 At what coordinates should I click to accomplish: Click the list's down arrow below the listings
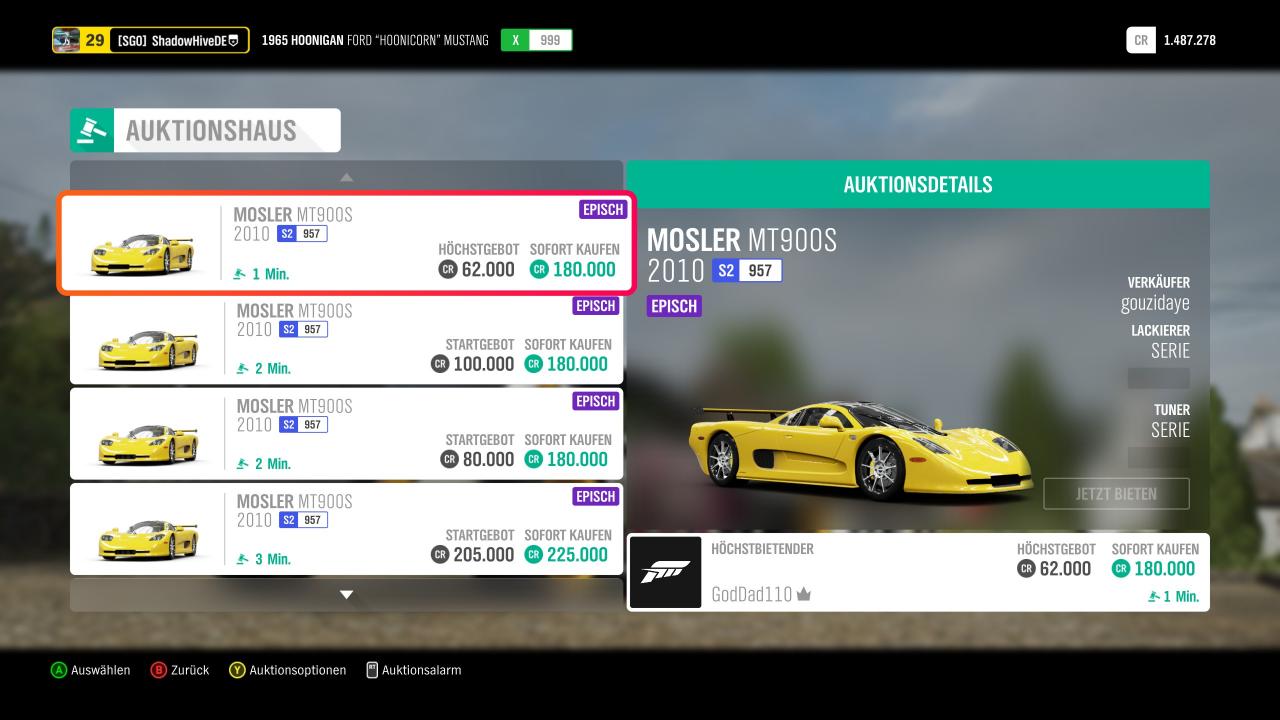(x=346, y=595)
